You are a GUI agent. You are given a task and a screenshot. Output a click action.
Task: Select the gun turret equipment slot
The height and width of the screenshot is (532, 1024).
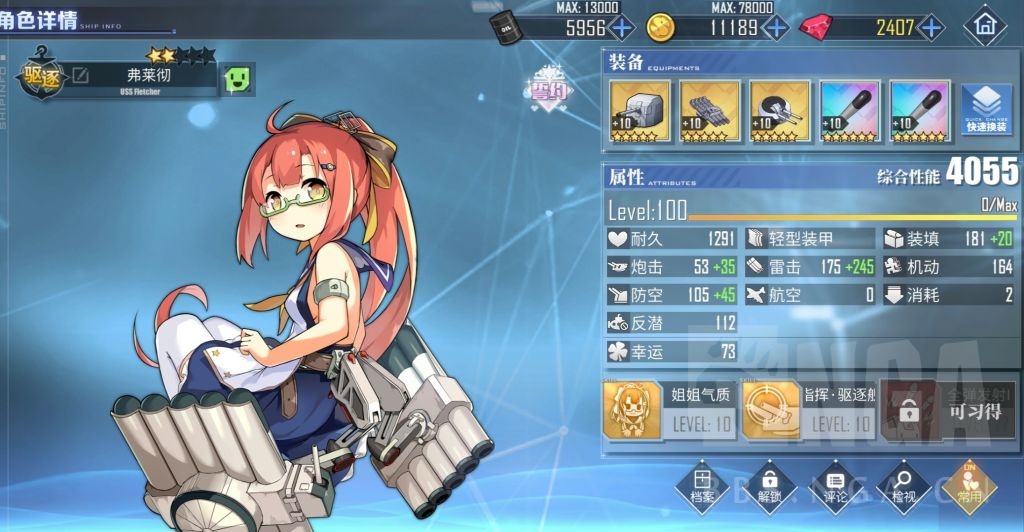click(x=640, y=111)
